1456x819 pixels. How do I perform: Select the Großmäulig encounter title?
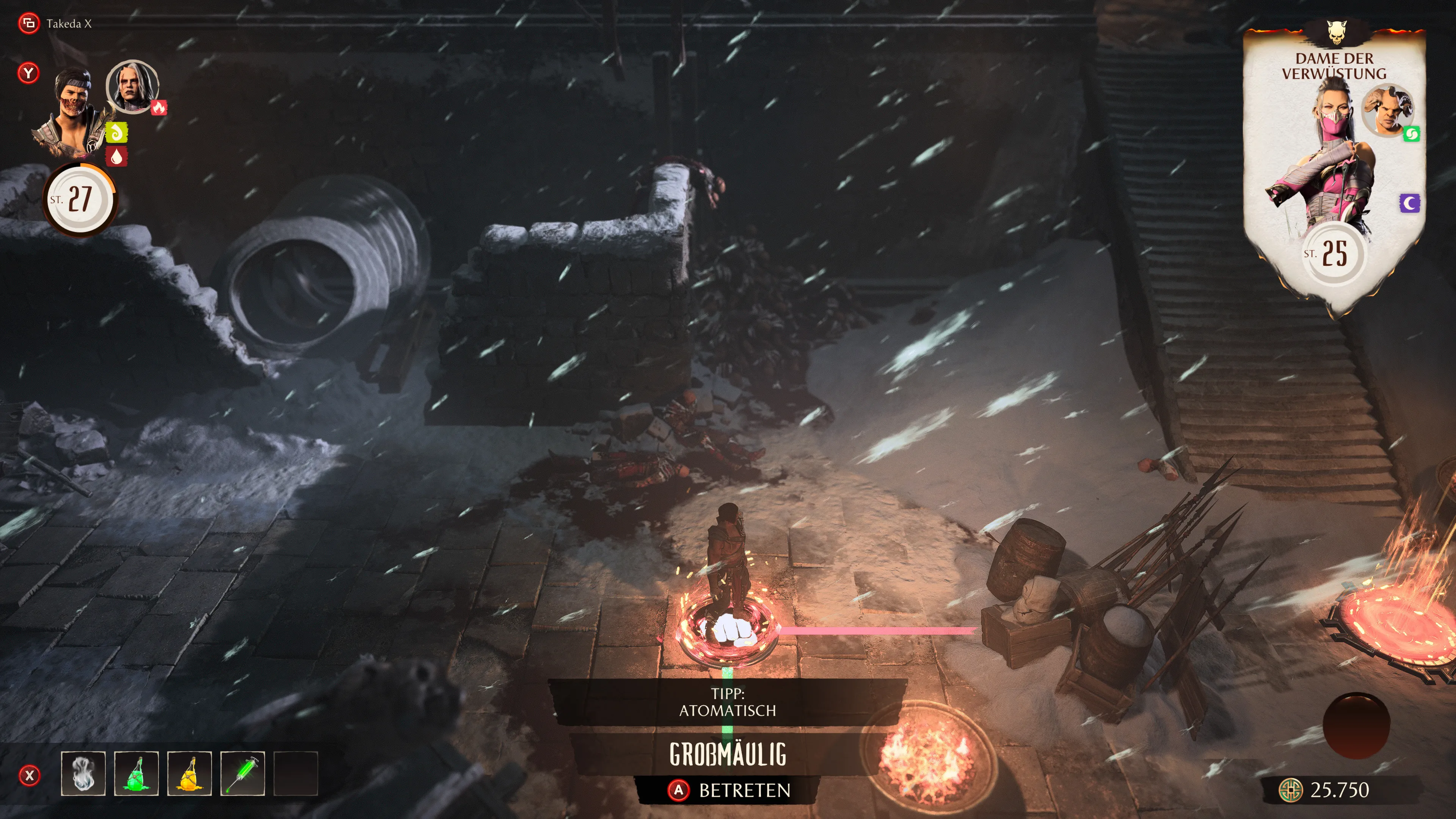tap(728, 754)
